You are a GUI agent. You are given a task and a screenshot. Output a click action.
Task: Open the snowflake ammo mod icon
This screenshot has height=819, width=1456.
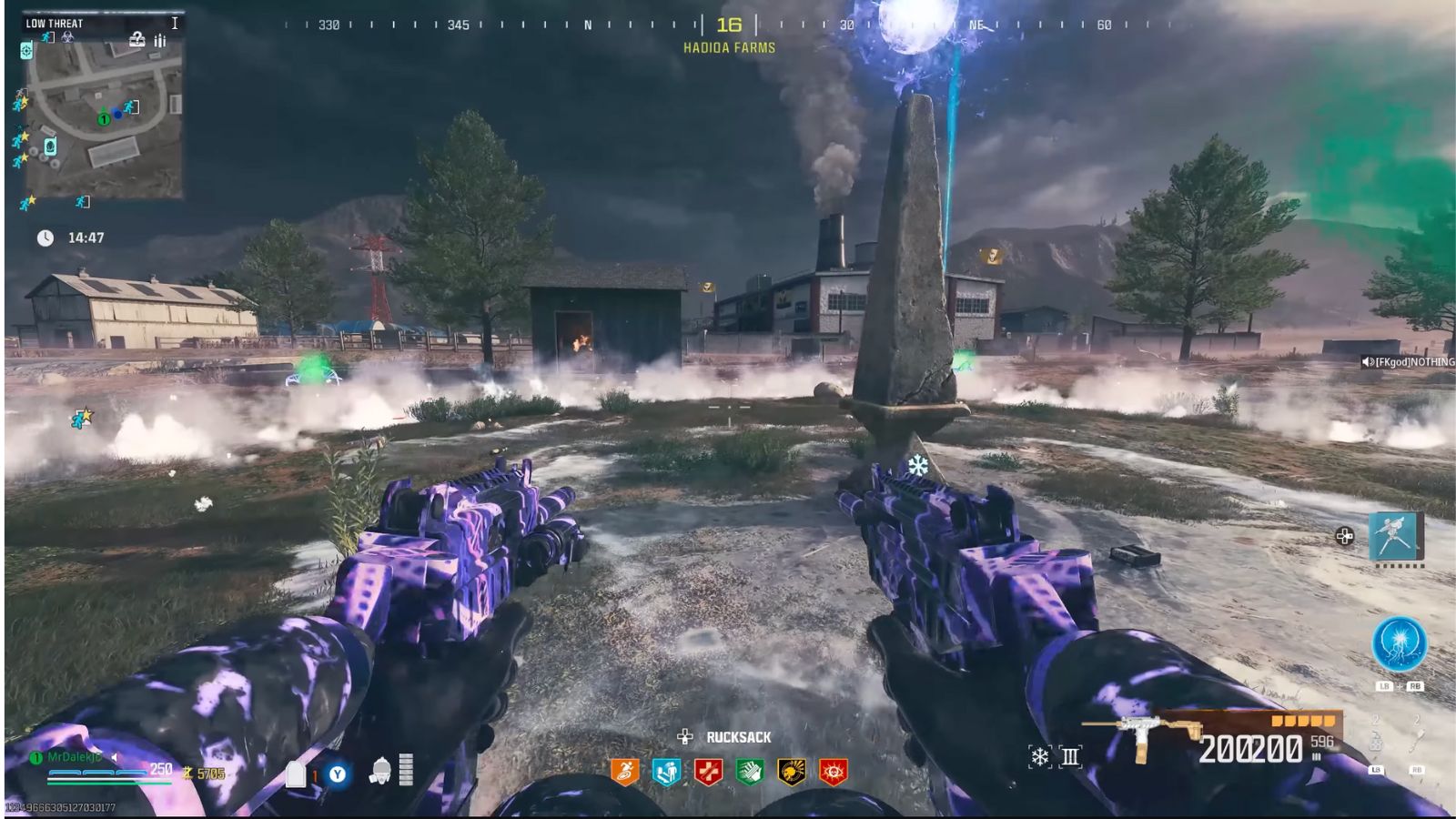(x=1040, y=756)
